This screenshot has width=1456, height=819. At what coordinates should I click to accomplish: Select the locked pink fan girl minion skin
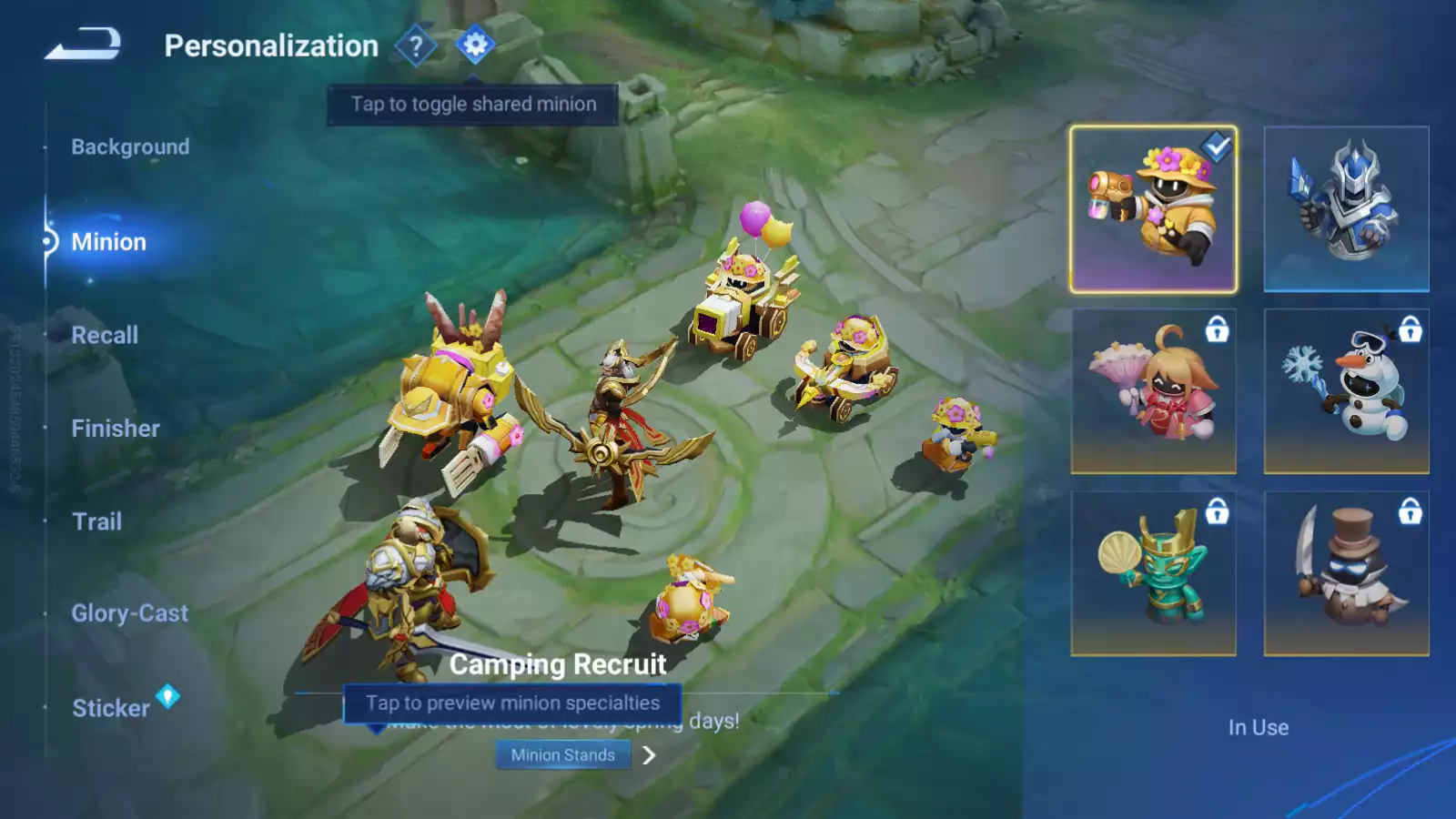(1153, 391)
